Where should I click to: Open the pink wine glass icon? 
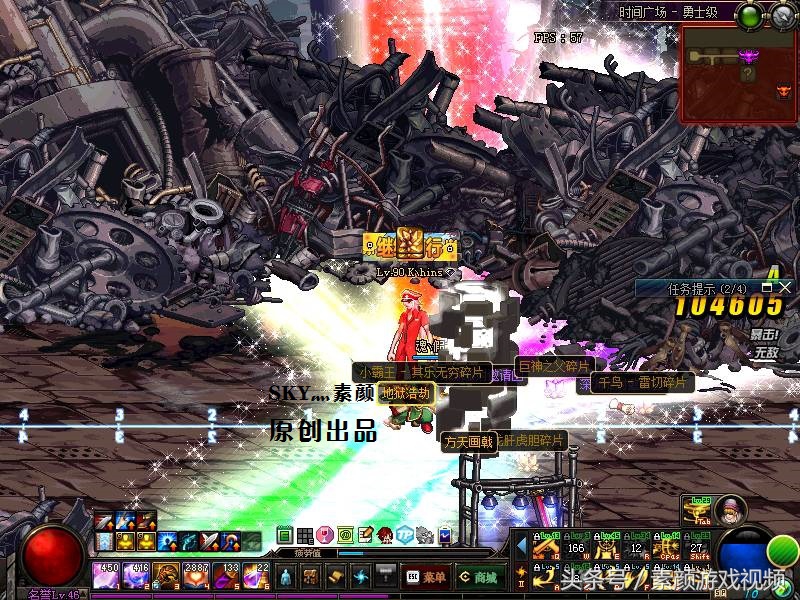pyautogui.click(x=324, y=535)
